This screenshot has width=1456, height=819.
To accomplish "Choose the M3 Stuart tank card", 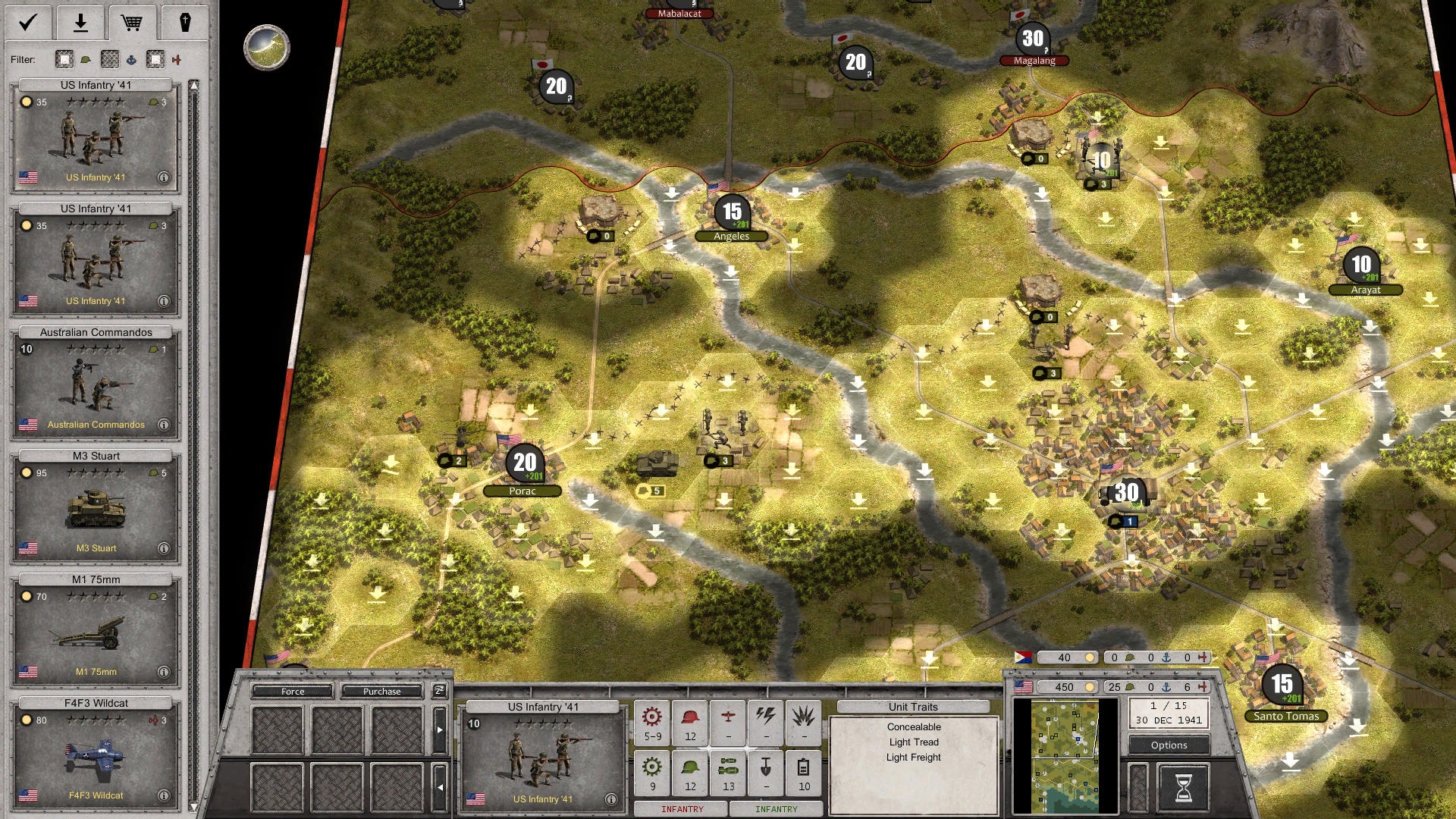I will click(96, 508).
